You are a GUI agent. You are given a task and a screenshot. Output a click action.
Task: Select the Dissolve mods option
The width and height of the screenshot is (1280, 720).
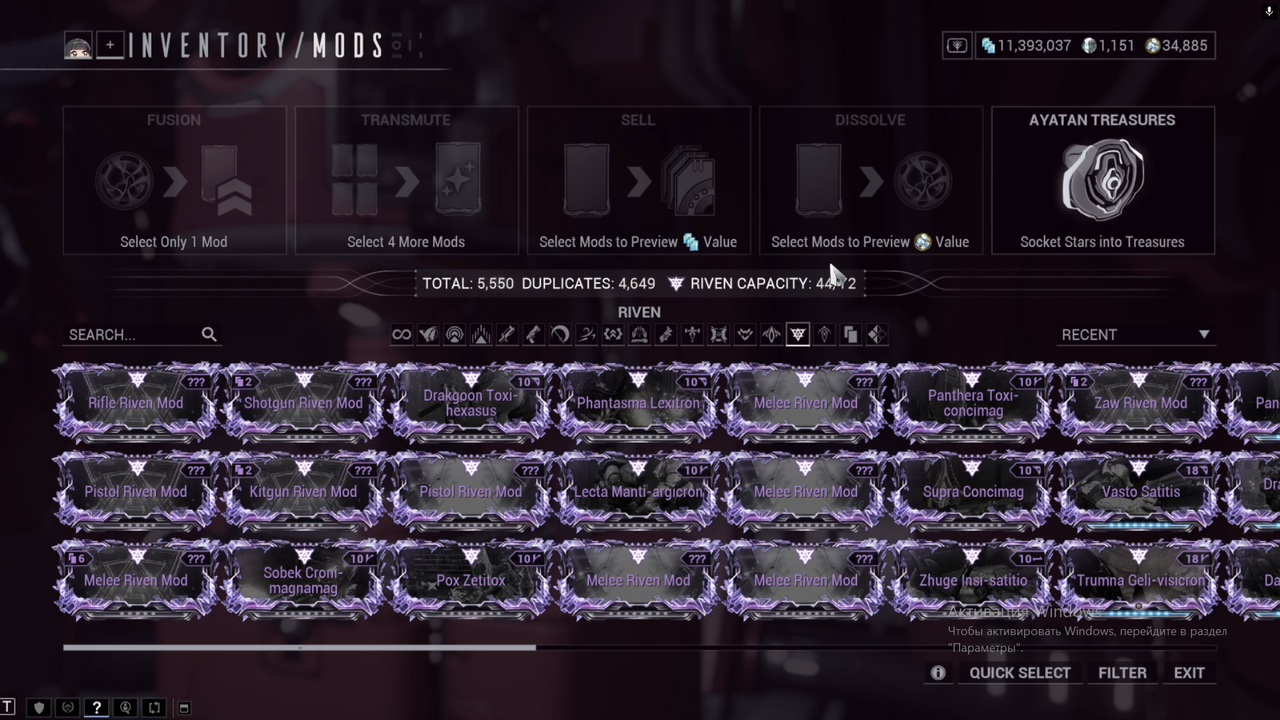tap(870, 181)
